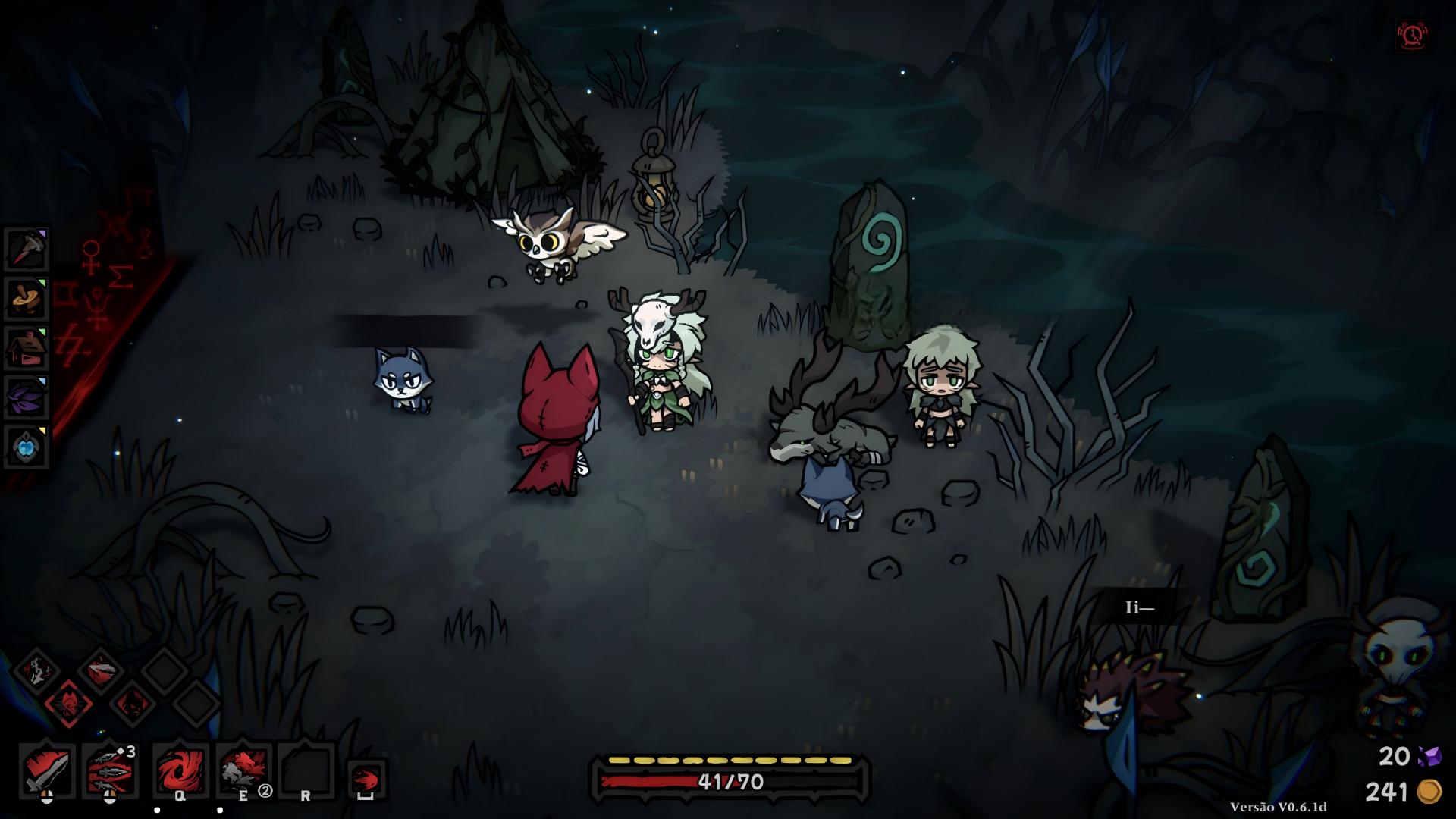Choose the small house item slot
The height and width of the screenshot is (819, 1456).
coord(27,348)
